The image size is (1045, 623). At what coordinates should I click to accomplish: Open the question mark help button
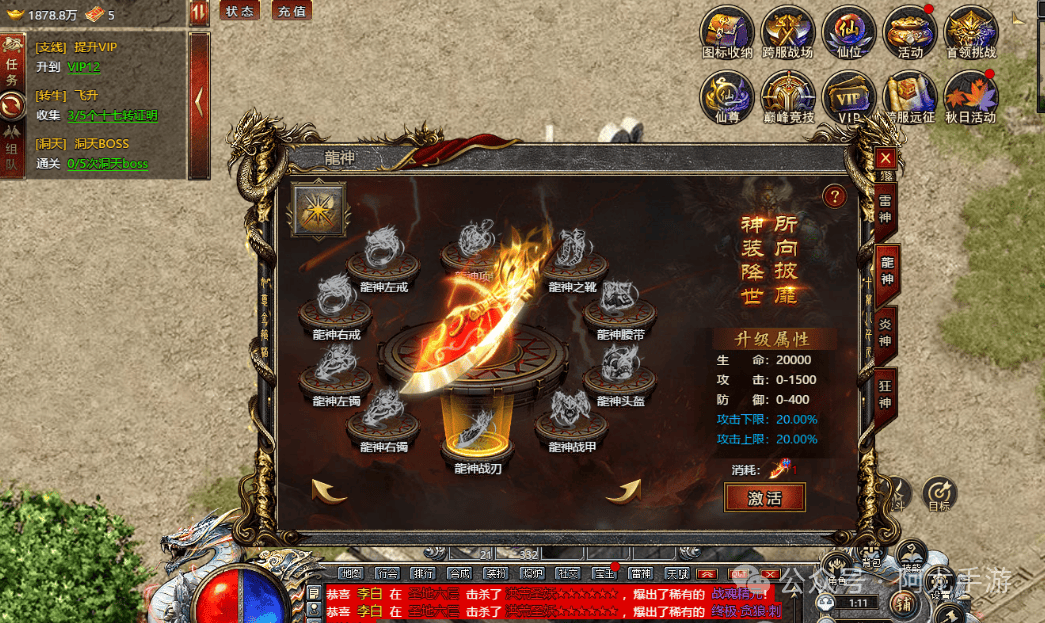(x=834, y=196)
